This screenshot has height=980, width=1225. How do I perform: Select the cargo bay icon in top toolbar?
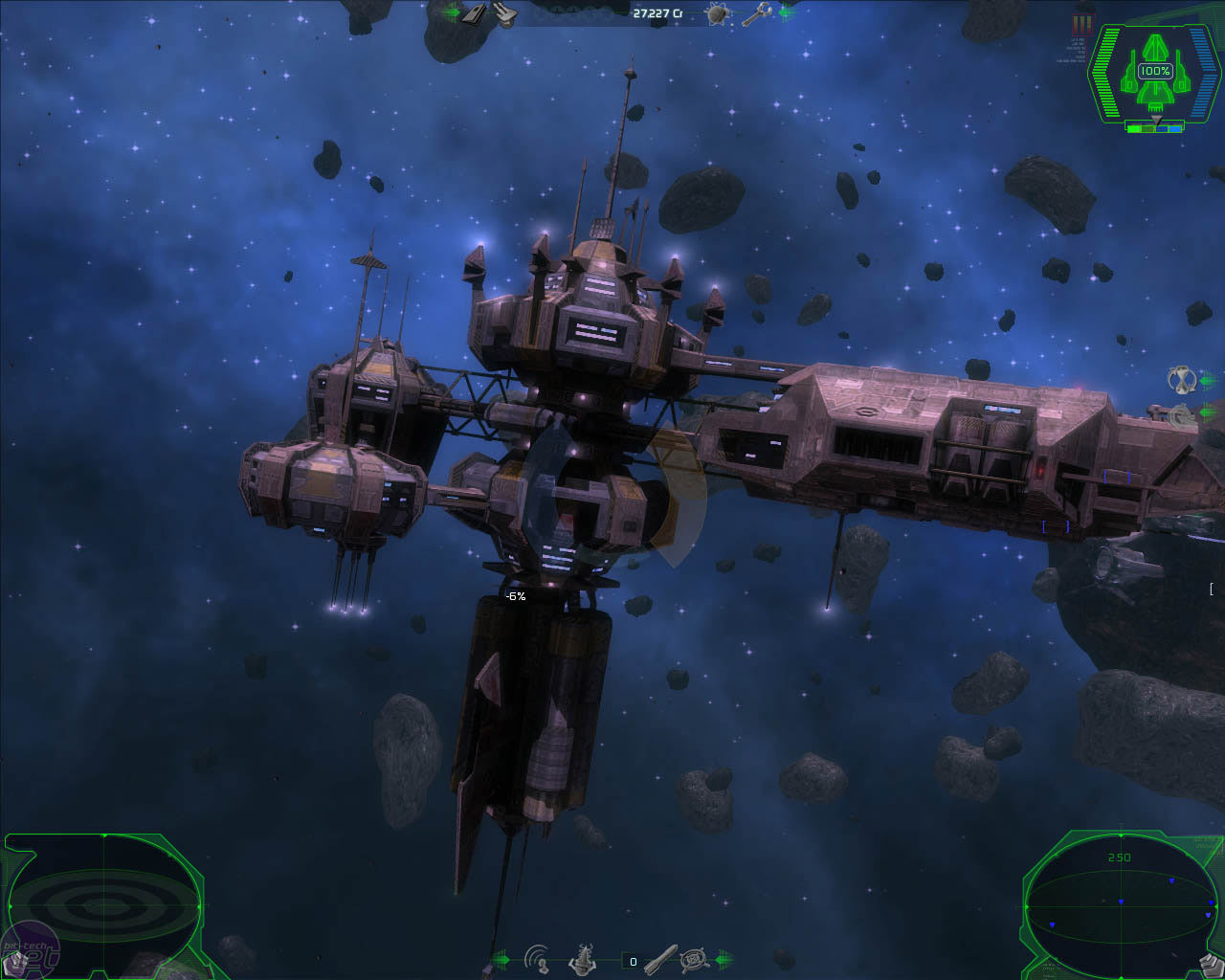(x=472, y=13)
